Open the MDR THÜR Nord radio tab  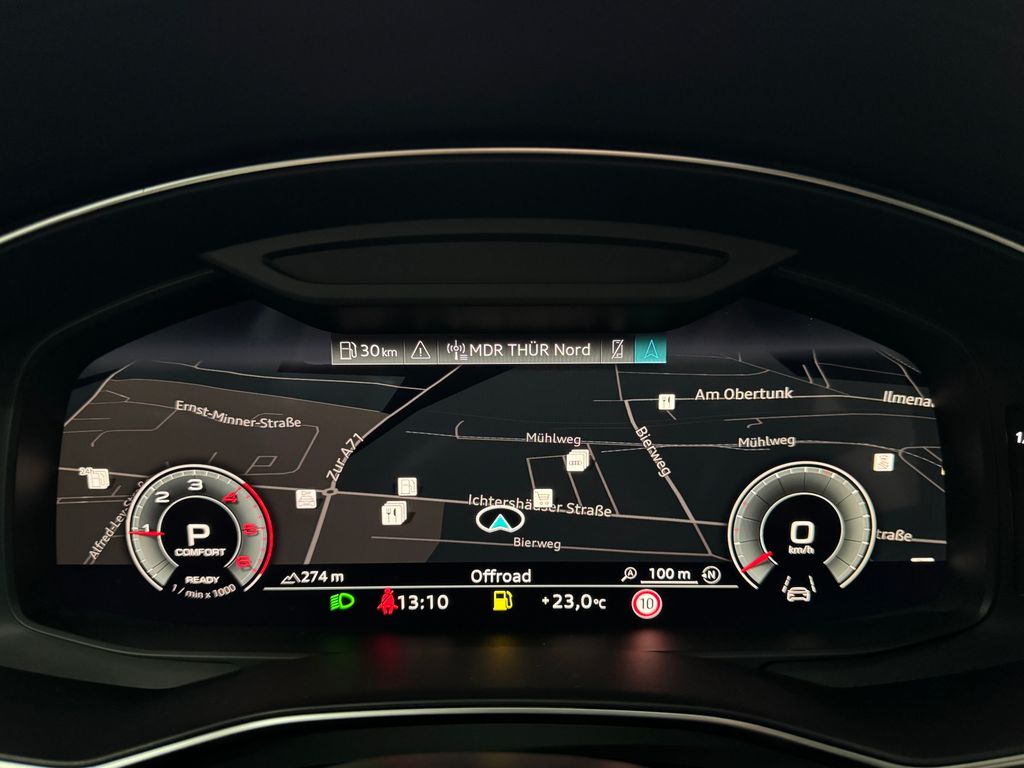(x=518, y=350)
